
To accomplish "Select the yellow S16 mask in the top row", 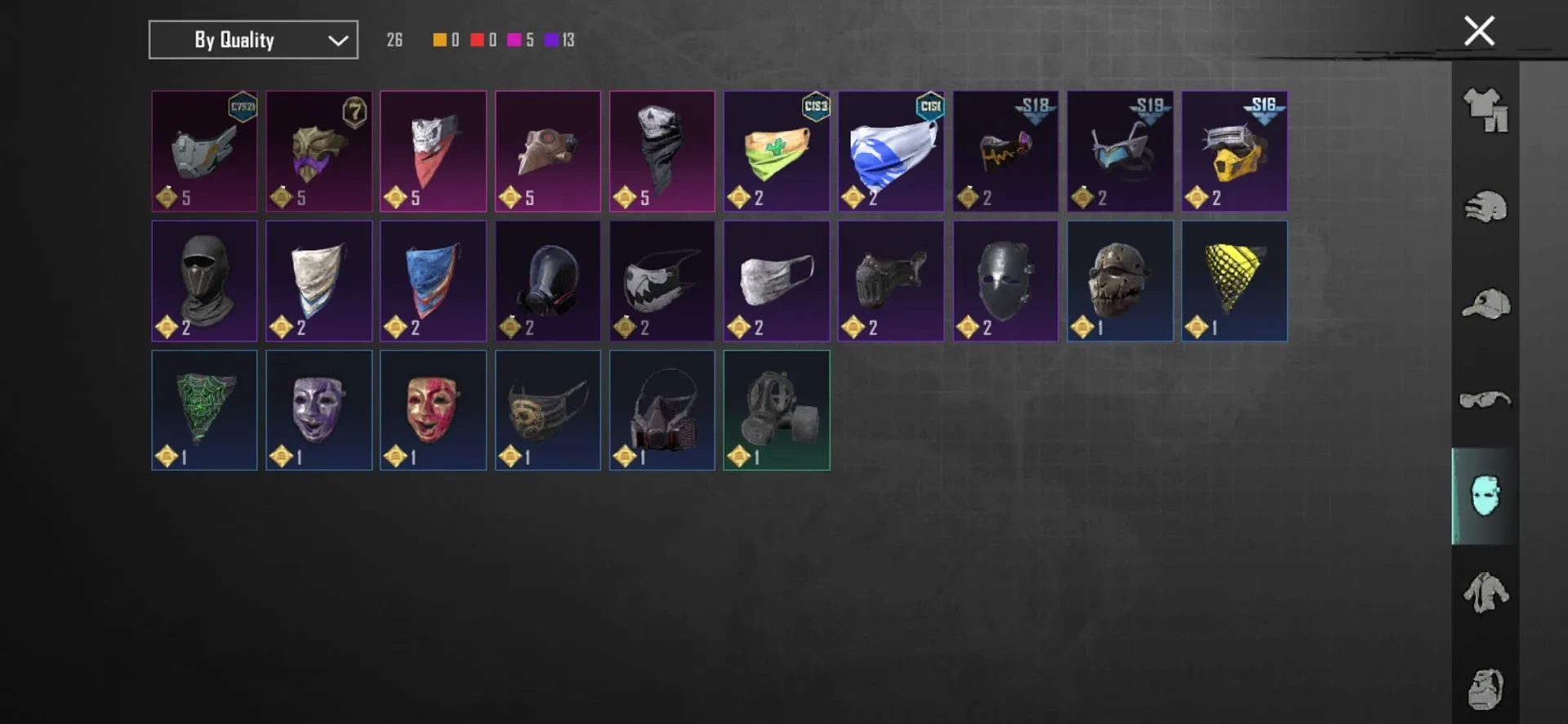I will click(1234, 151).
